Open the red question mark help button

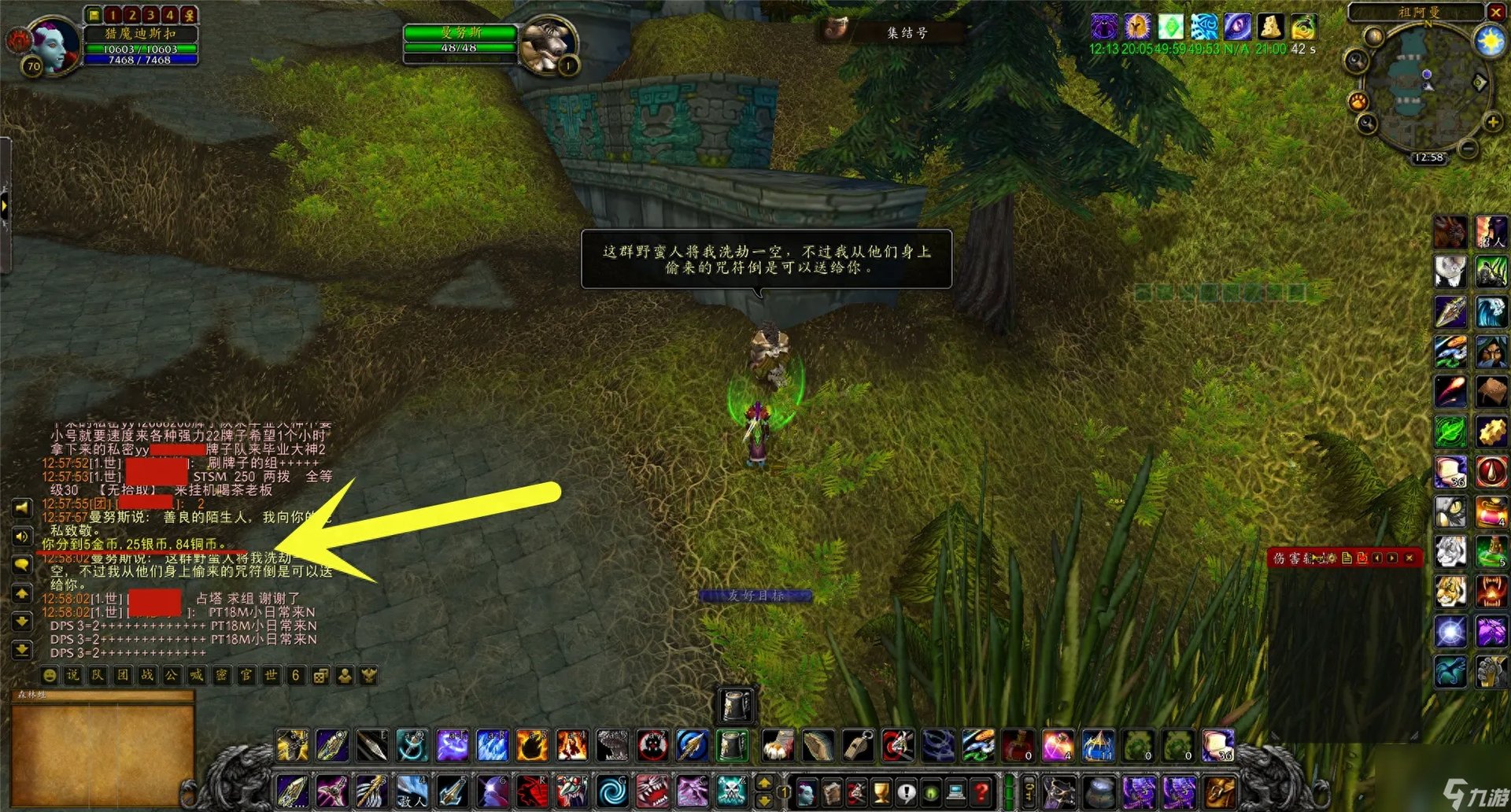pos(981,792)
